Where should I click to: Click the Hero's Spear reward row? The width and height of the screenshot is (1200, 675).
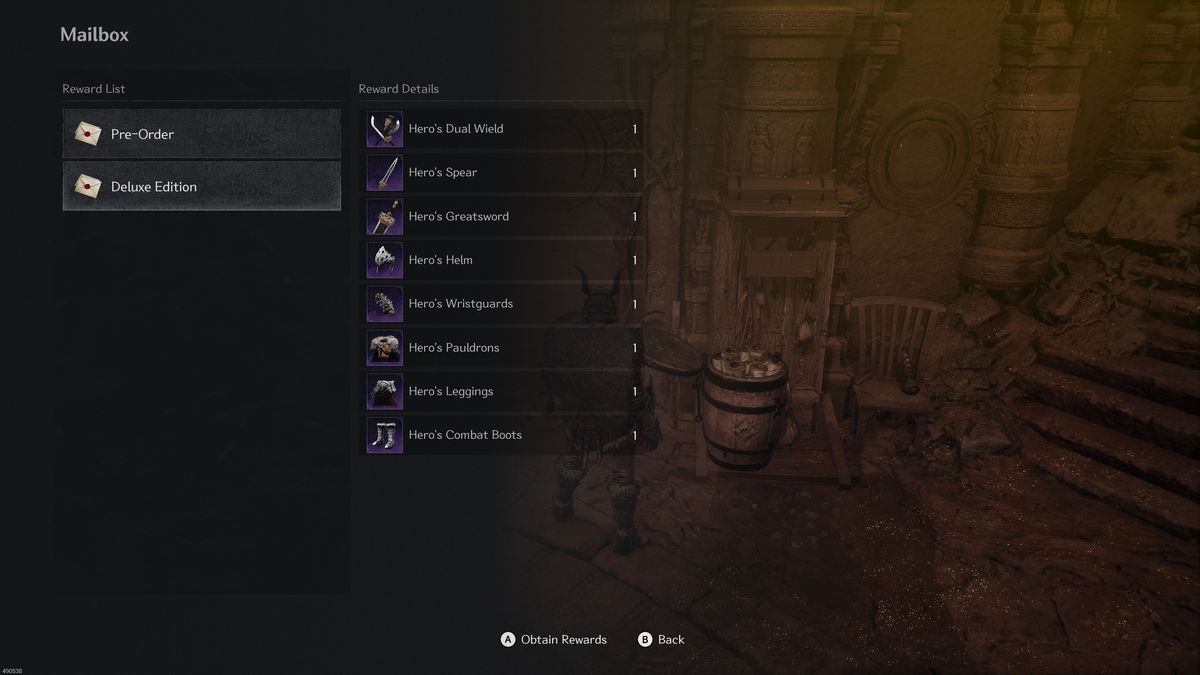(501, 173)
